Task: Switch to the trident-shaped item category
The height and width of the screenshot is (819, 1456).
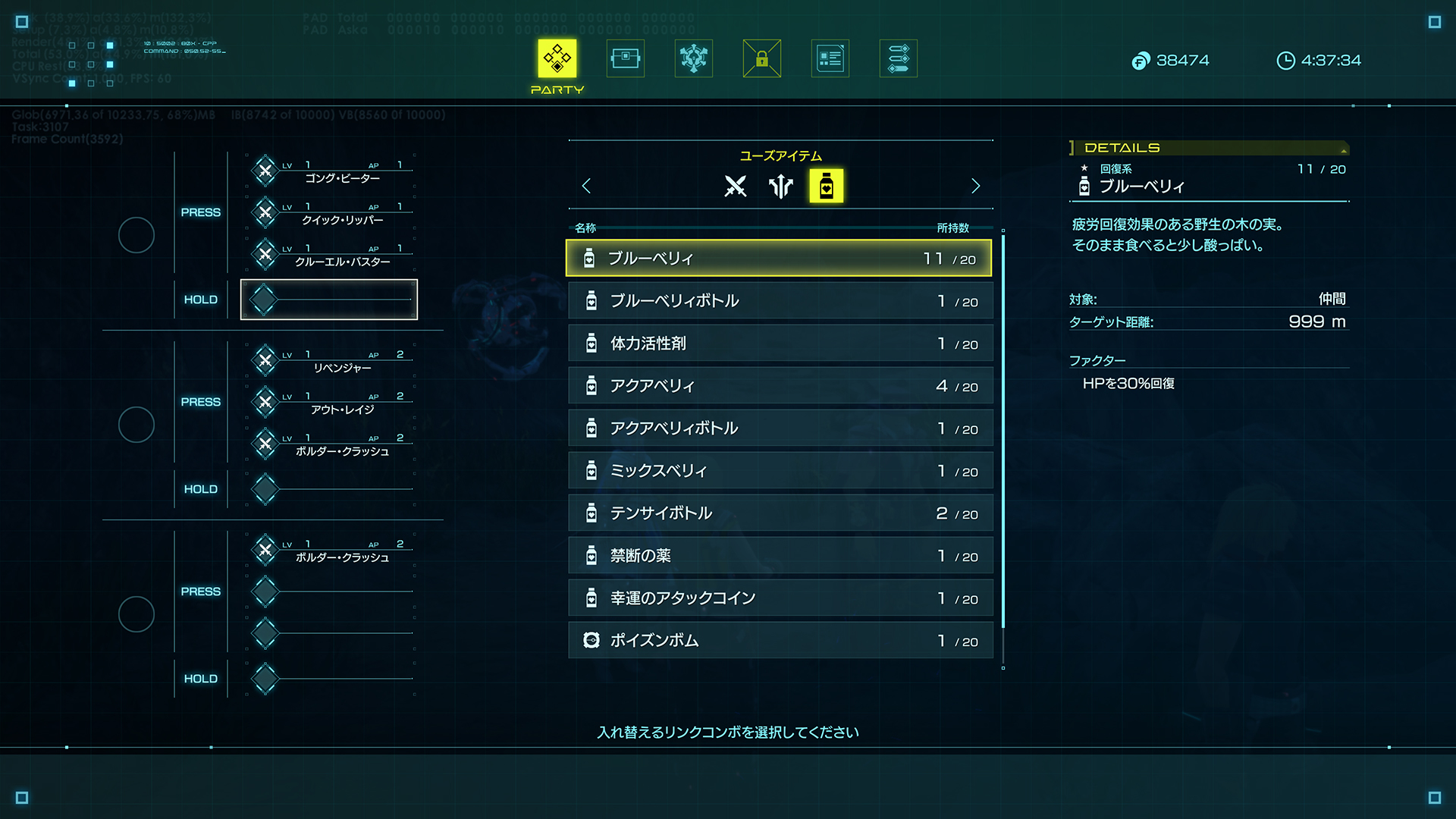Action: [x=780, y=186]
